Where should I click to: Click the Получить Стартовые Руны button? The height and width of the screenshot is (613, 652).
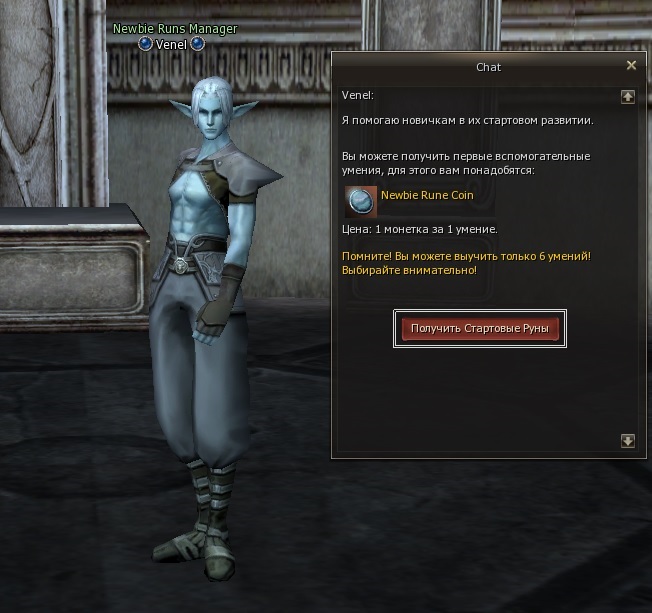click(480, 328)
